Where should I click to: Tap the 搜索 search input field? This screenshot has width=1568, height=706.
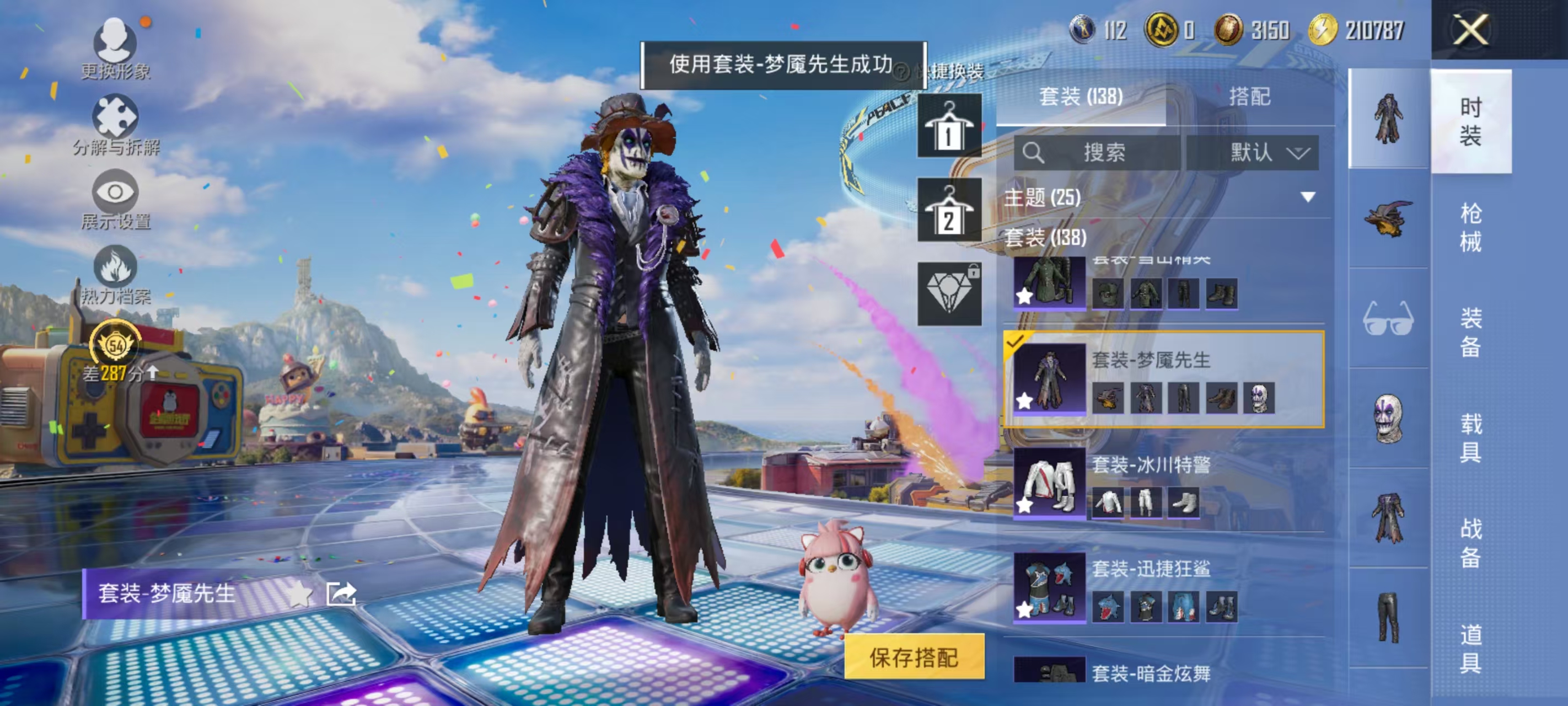(x=1102, y=153)
